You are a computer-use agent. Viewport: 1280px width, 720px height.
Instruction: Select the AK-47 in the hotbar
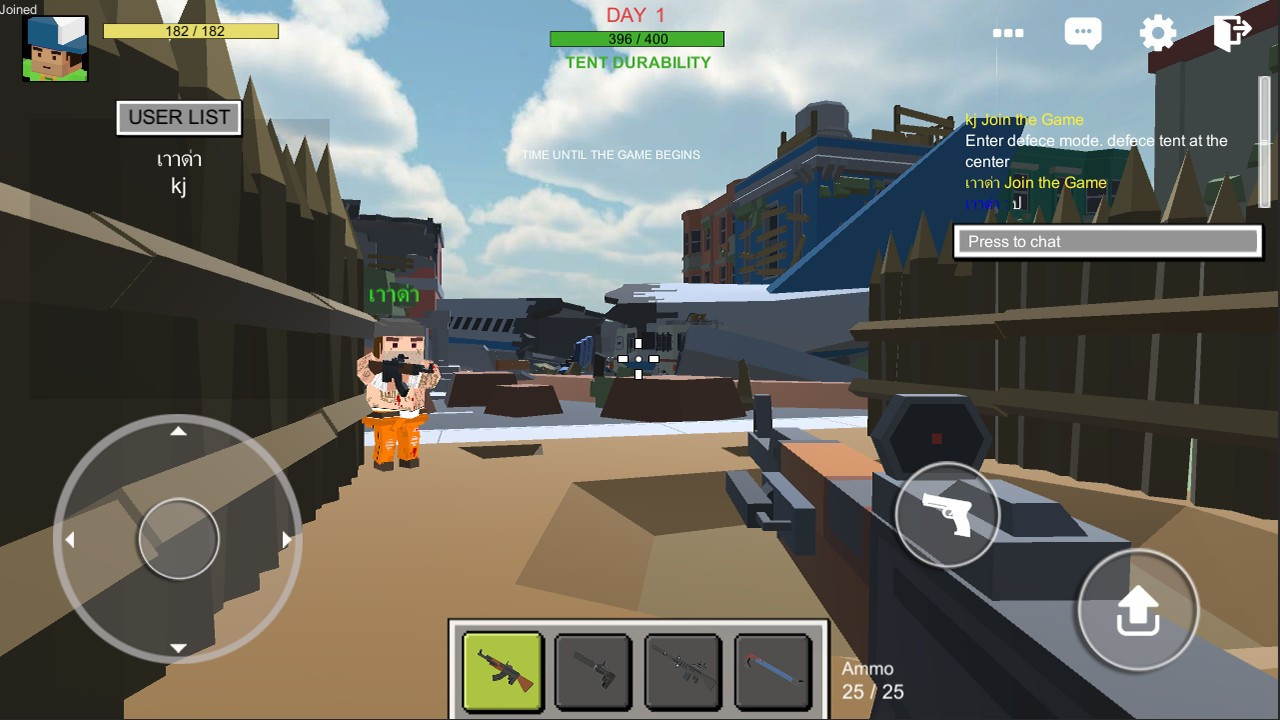tap(501, 671)
